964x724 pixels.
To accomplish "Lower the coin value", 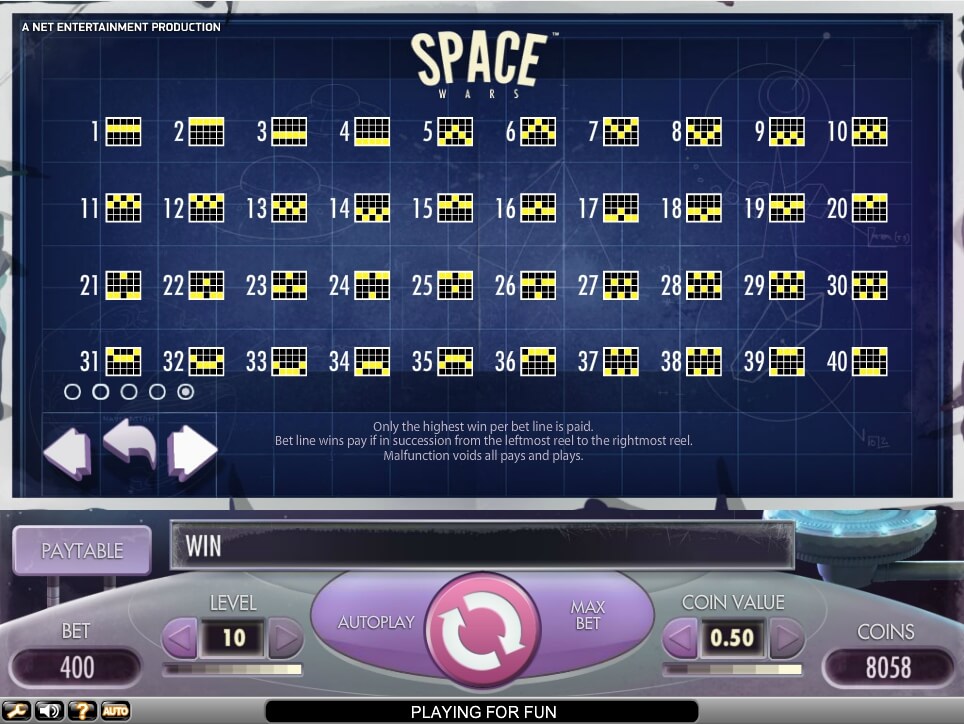I will tap(681, 637).
